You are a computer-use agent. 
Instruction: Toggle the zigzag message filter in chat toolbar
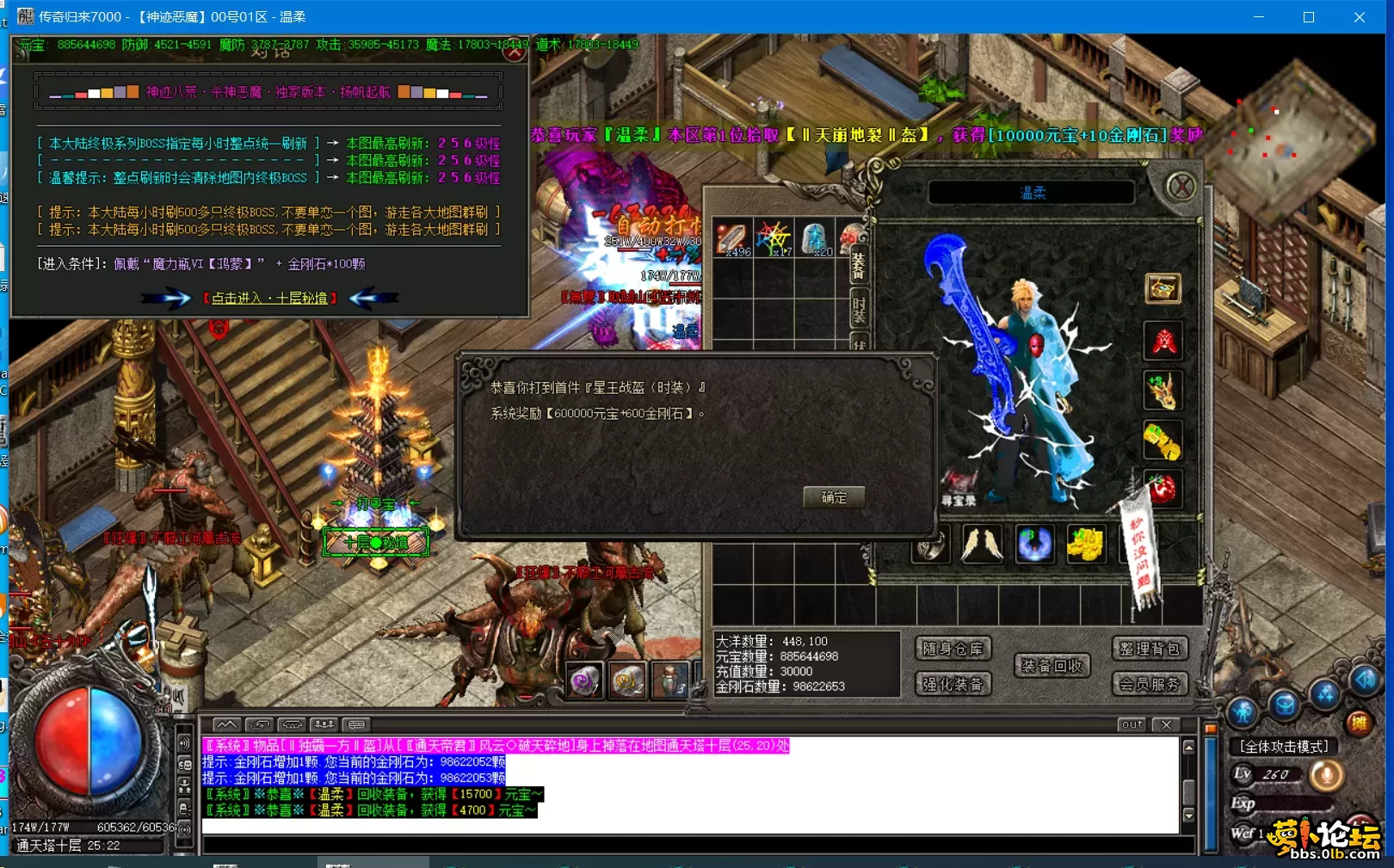tap(228, 724)
